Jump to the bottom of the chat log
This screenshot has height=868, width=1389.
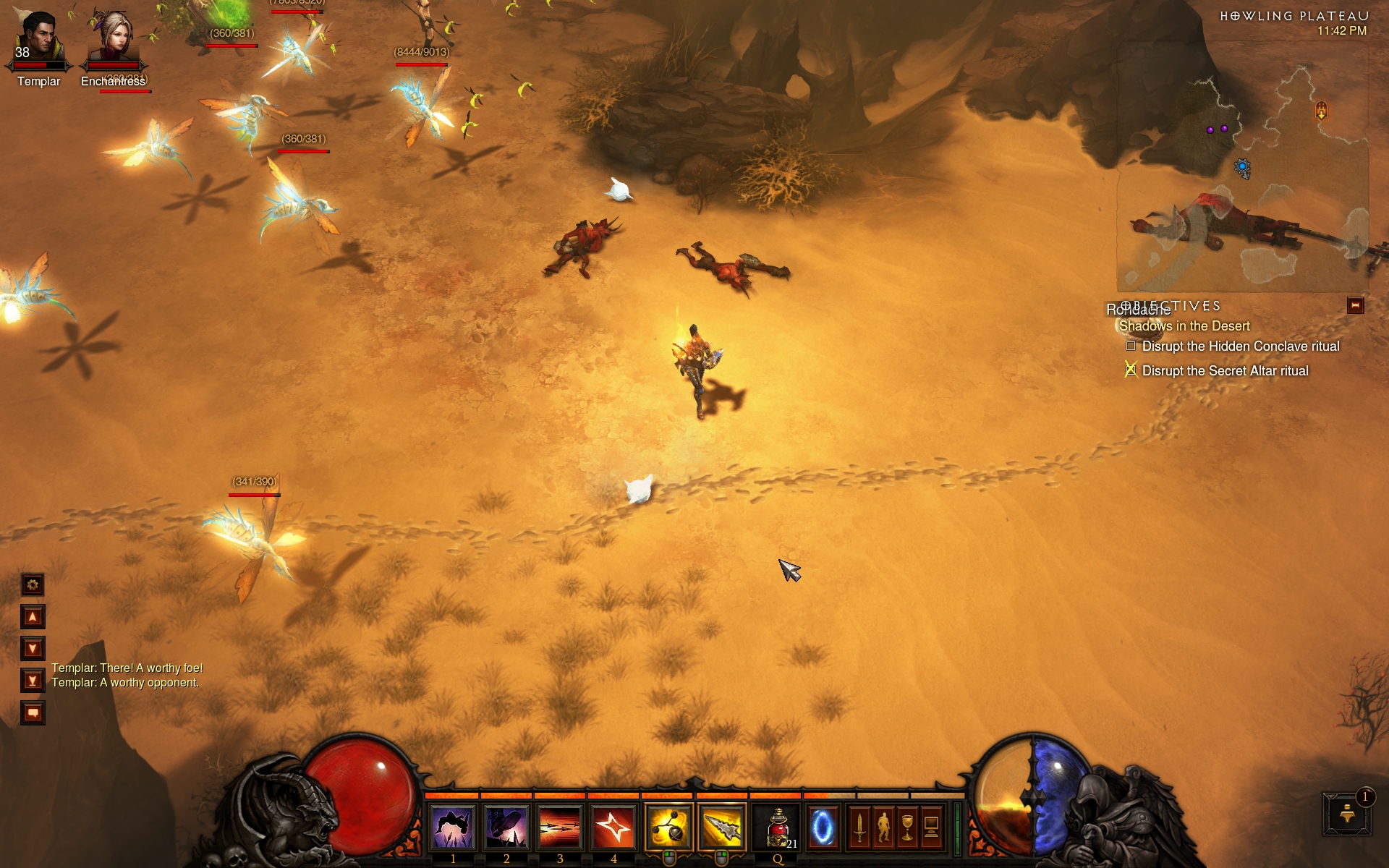pyautogui.click(x=33, y=681)
